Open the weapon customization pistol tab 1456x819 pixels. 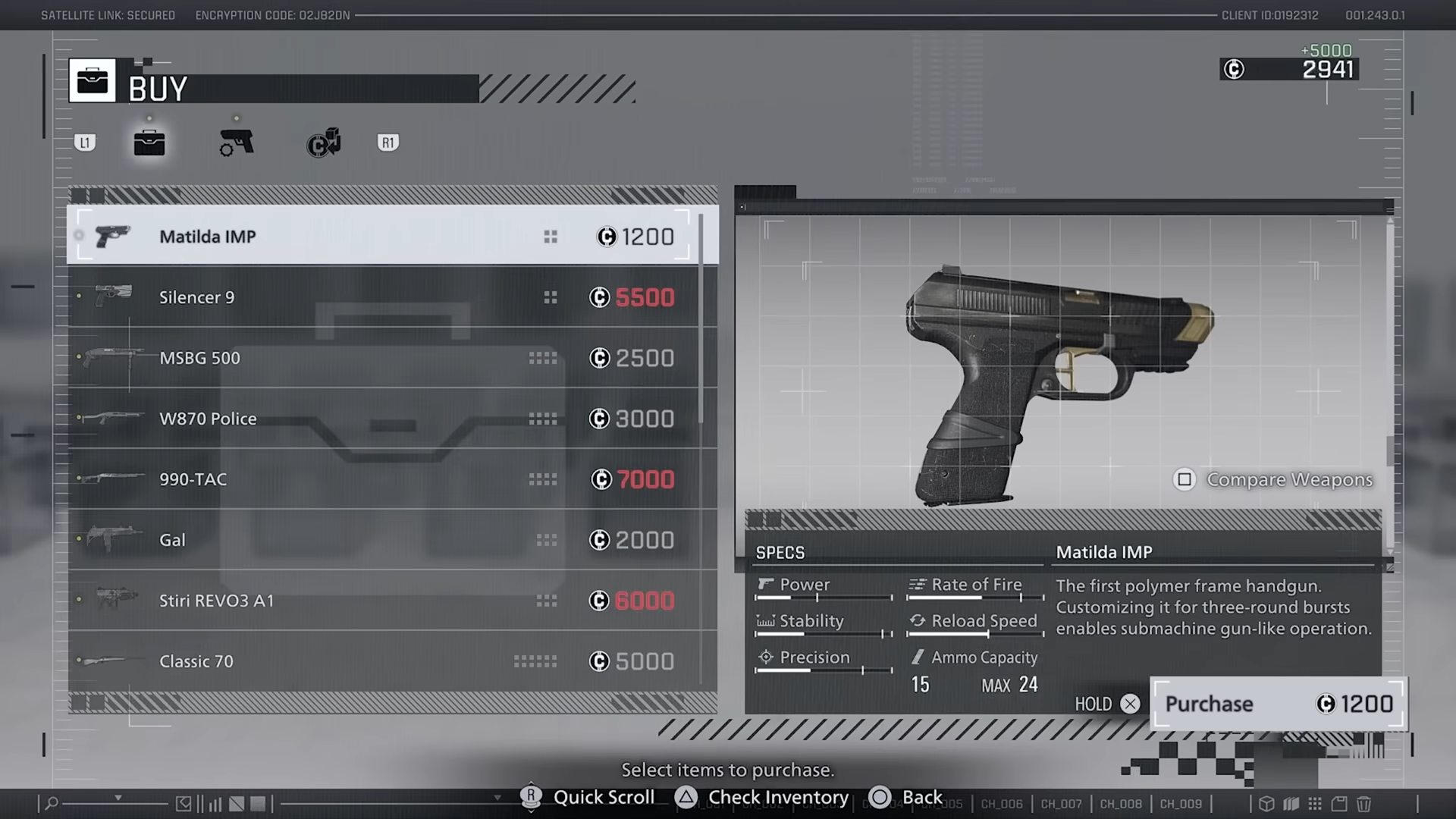pos(237,143)
